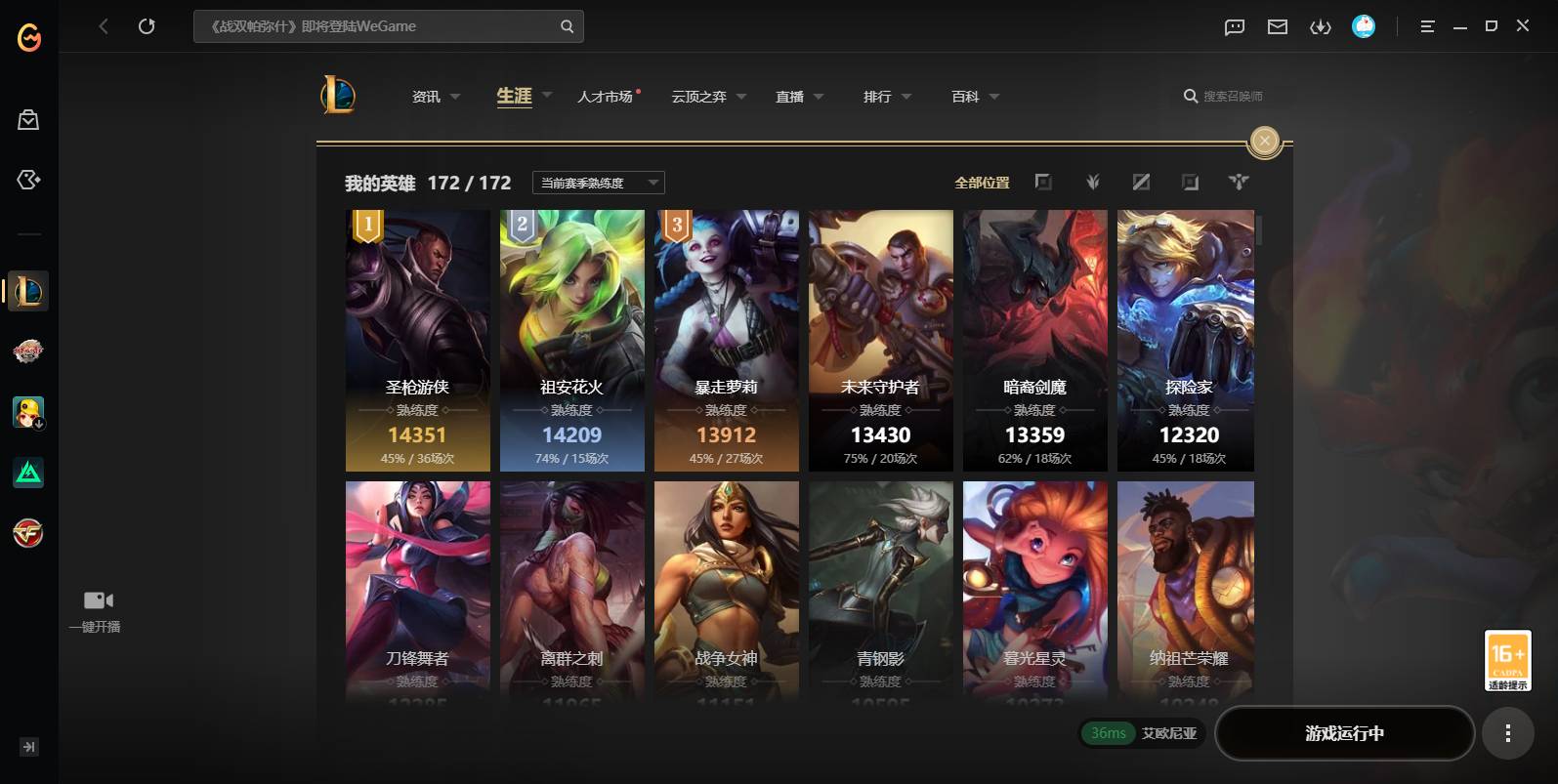Select the 圣枪游侠 hero card
1558x784 pixels.
tap(418, 341)
